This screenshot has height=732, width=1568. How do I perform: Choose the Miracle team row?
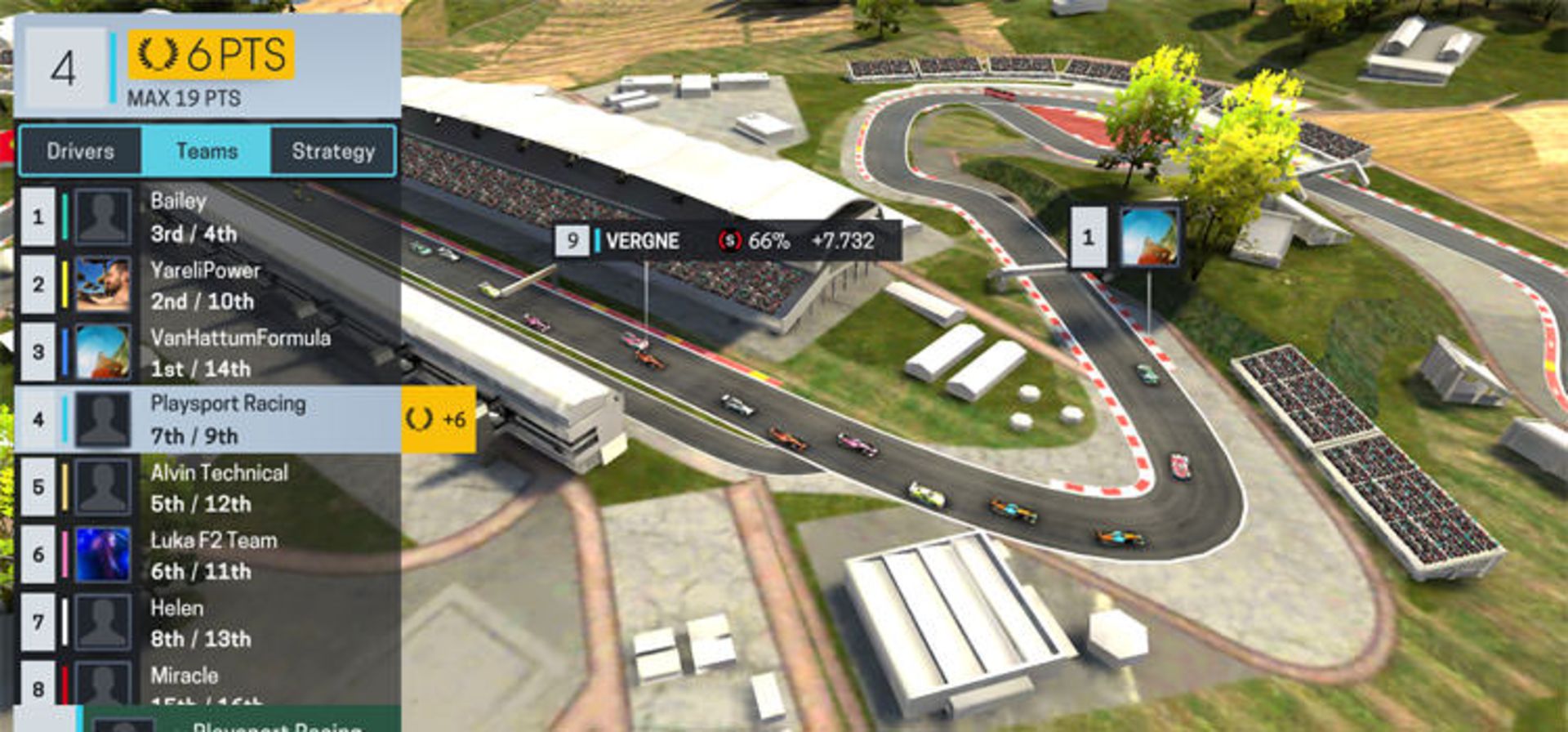tap(208, 685)
